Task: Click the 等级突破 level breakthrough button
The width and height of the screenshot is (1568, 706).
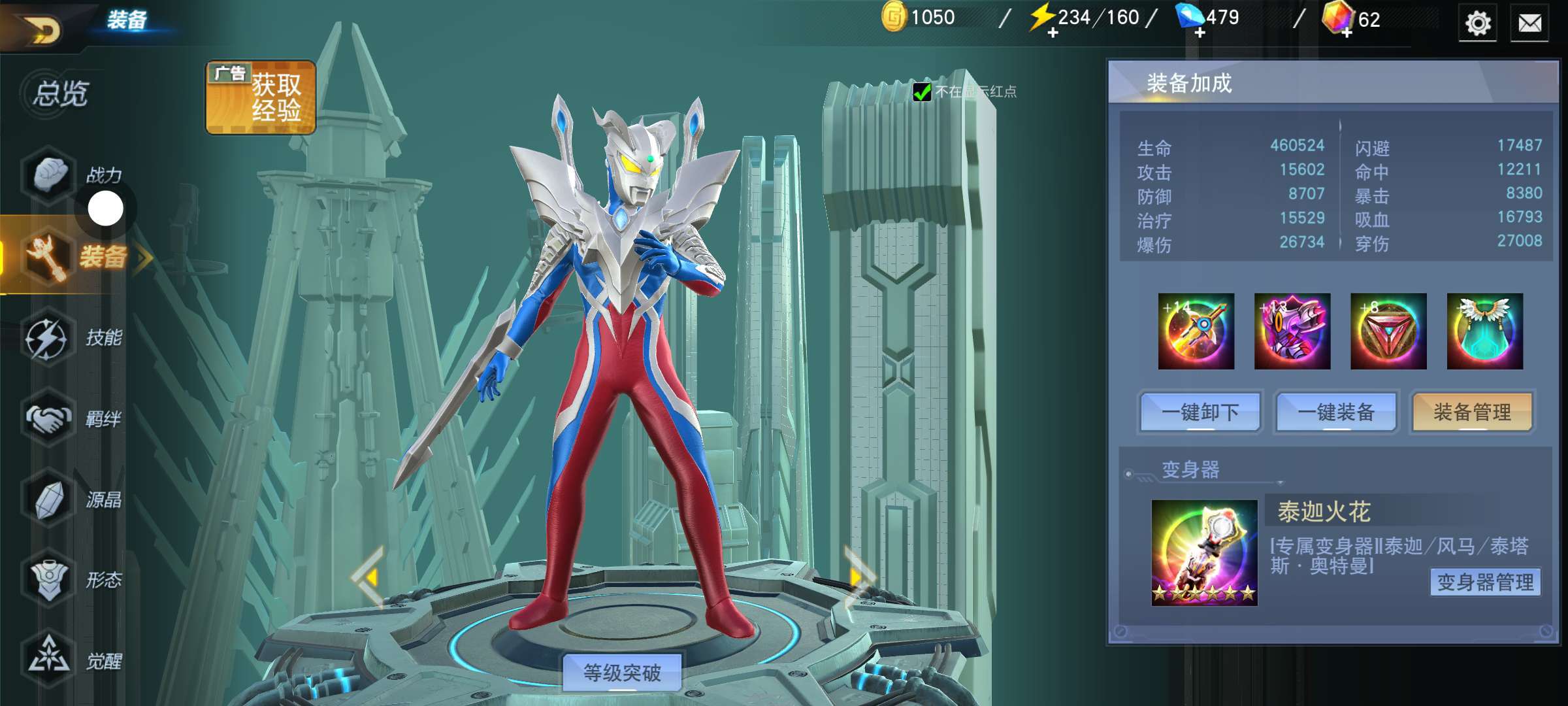Action: coord(622,672)
